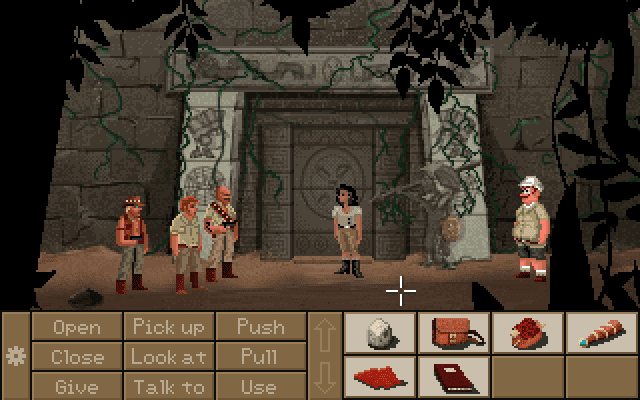Activate the Pull verb
Image resolution: width=640 pixels, height=400 pixels.
tap(260, 356)
